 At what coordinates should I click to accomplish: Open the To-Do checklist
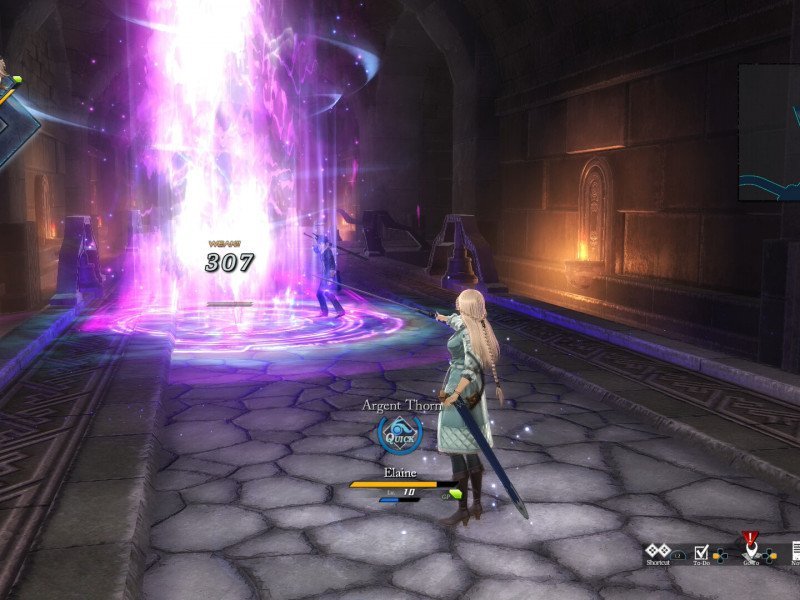point(702,550)
